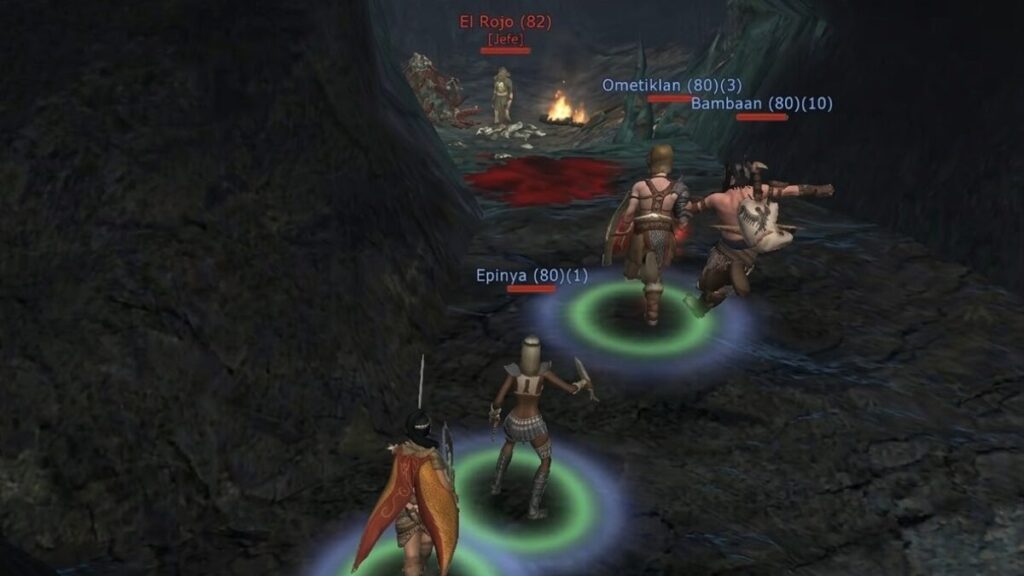Image resolution: width=1024 pixels, height=576 pixels.
Task: Select the Ometiklan nameplate
Action: click(670, 86)
